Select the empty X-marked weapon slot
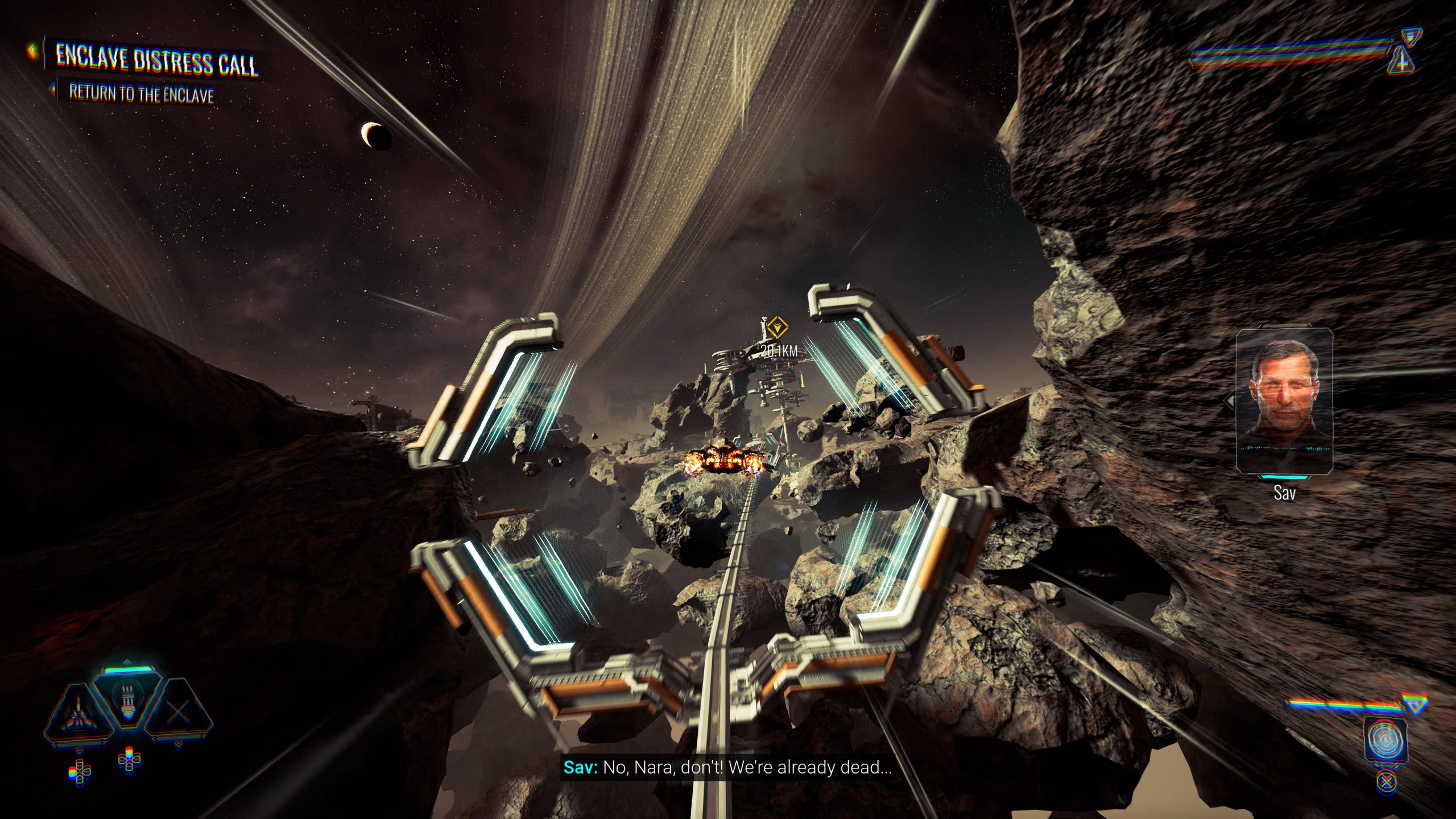Image resolution: width=1456 pixels, height=819 pixels. coord(178,712)
